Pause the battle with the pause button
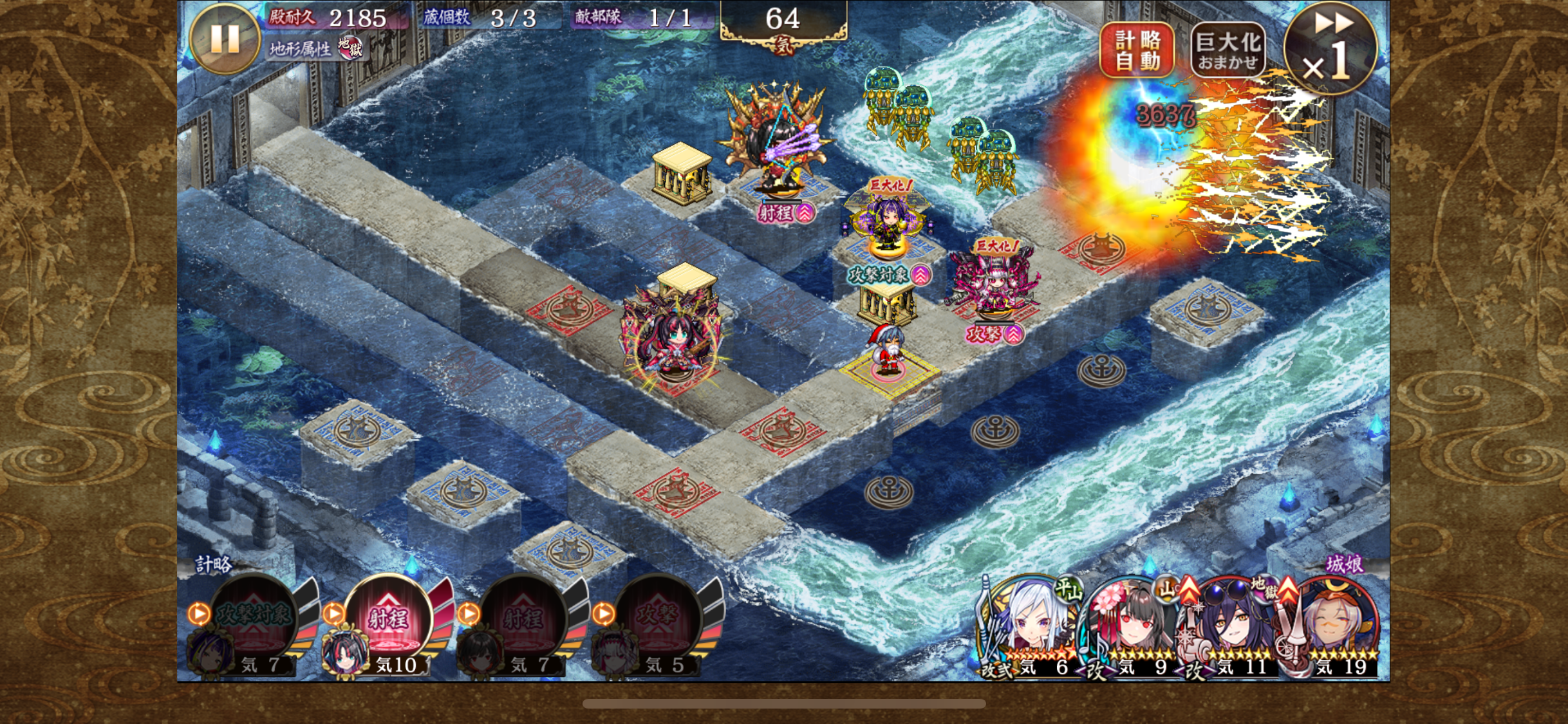The height and width of the screenshot is (724, 1568). 225,39
